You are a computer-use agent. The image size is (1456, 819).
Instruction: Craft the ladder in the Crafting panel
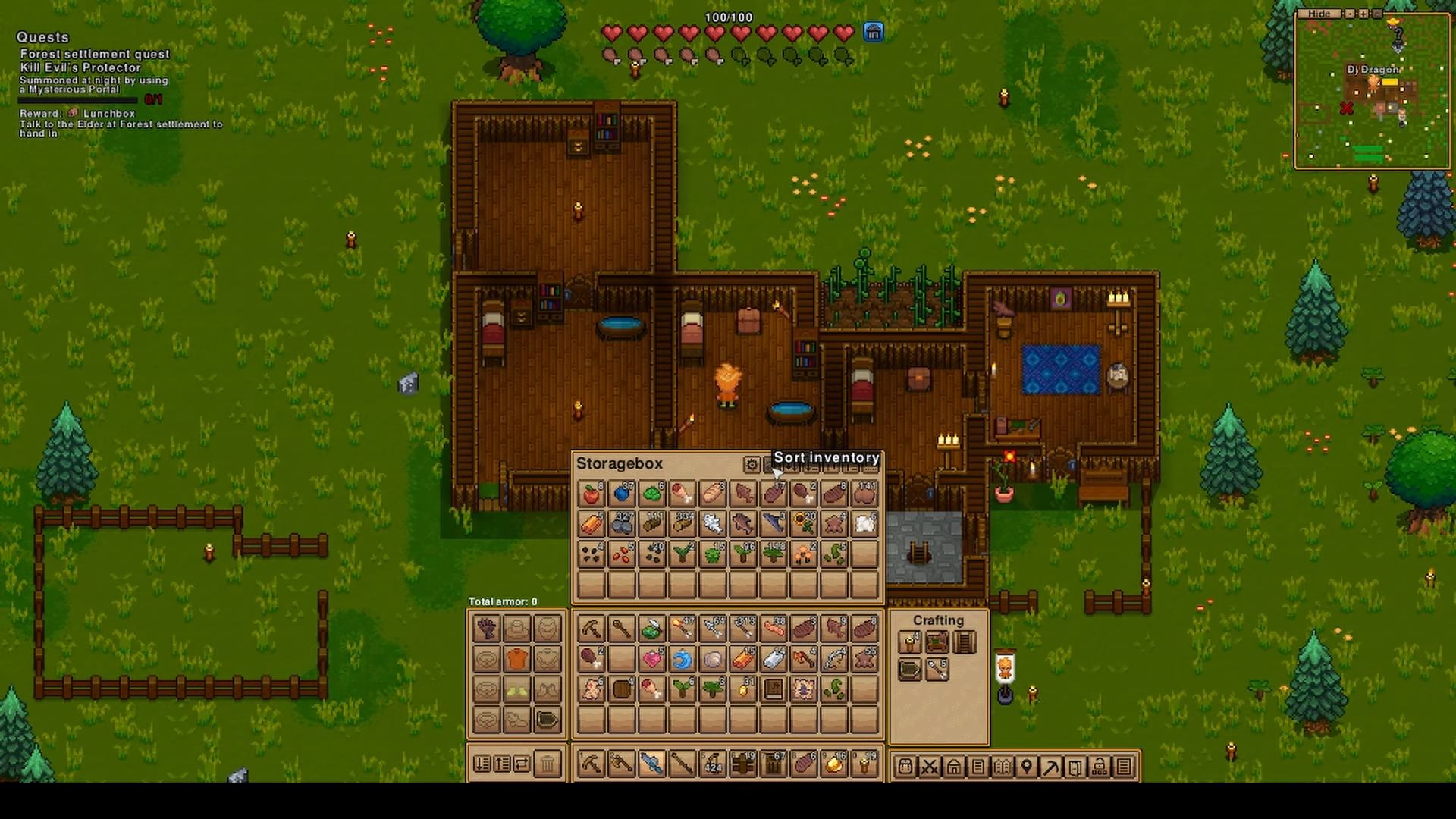coord(964,643)
